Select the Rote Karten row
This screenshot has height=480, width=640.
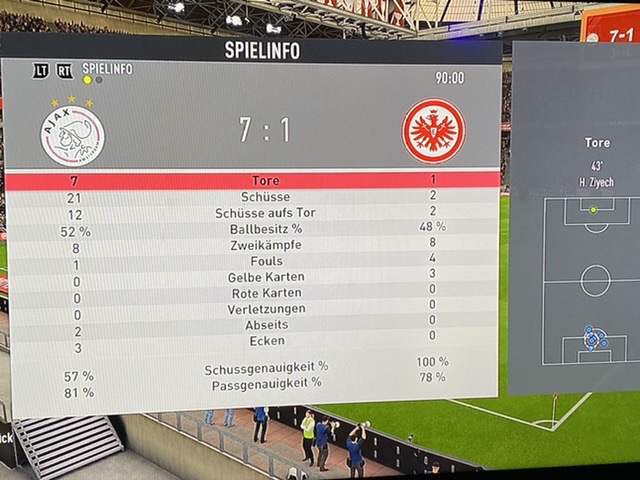pos(252,293)
